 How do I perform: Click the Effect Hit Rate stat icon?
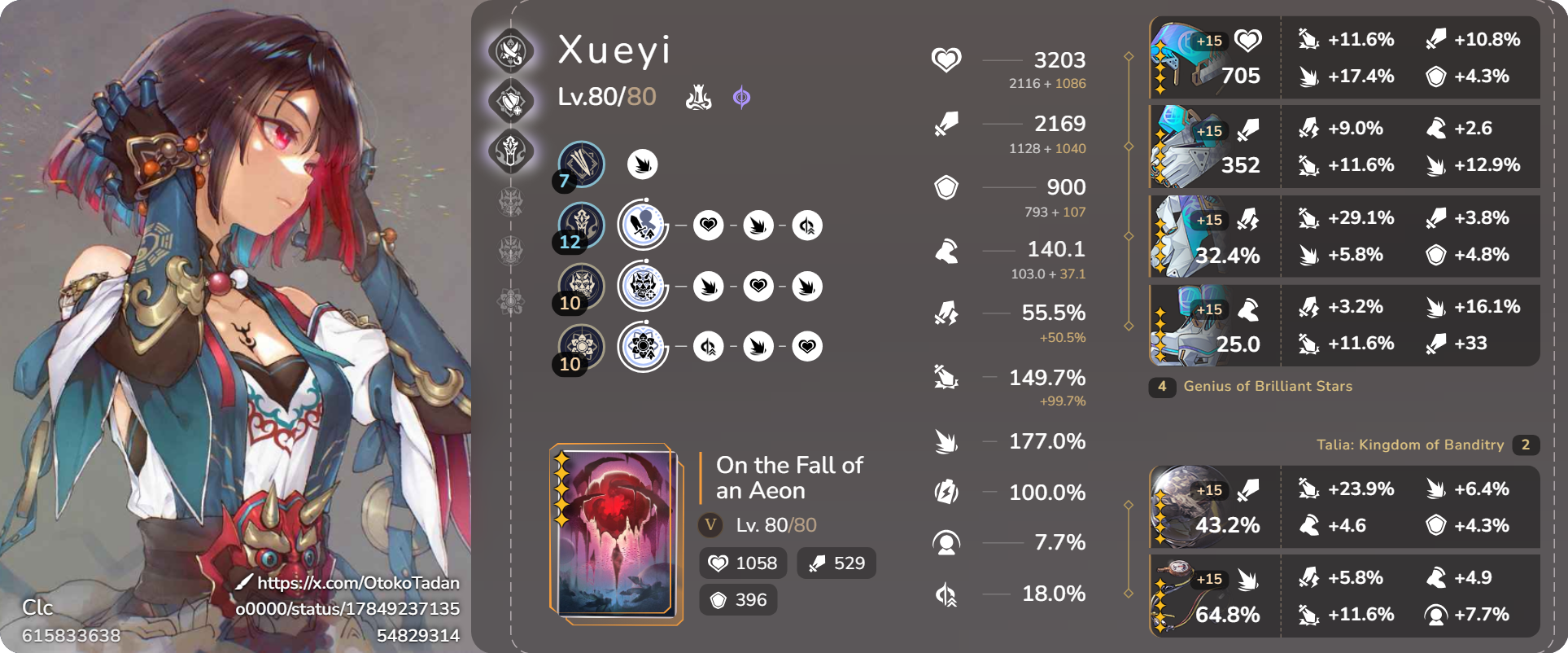pos(945,542)
